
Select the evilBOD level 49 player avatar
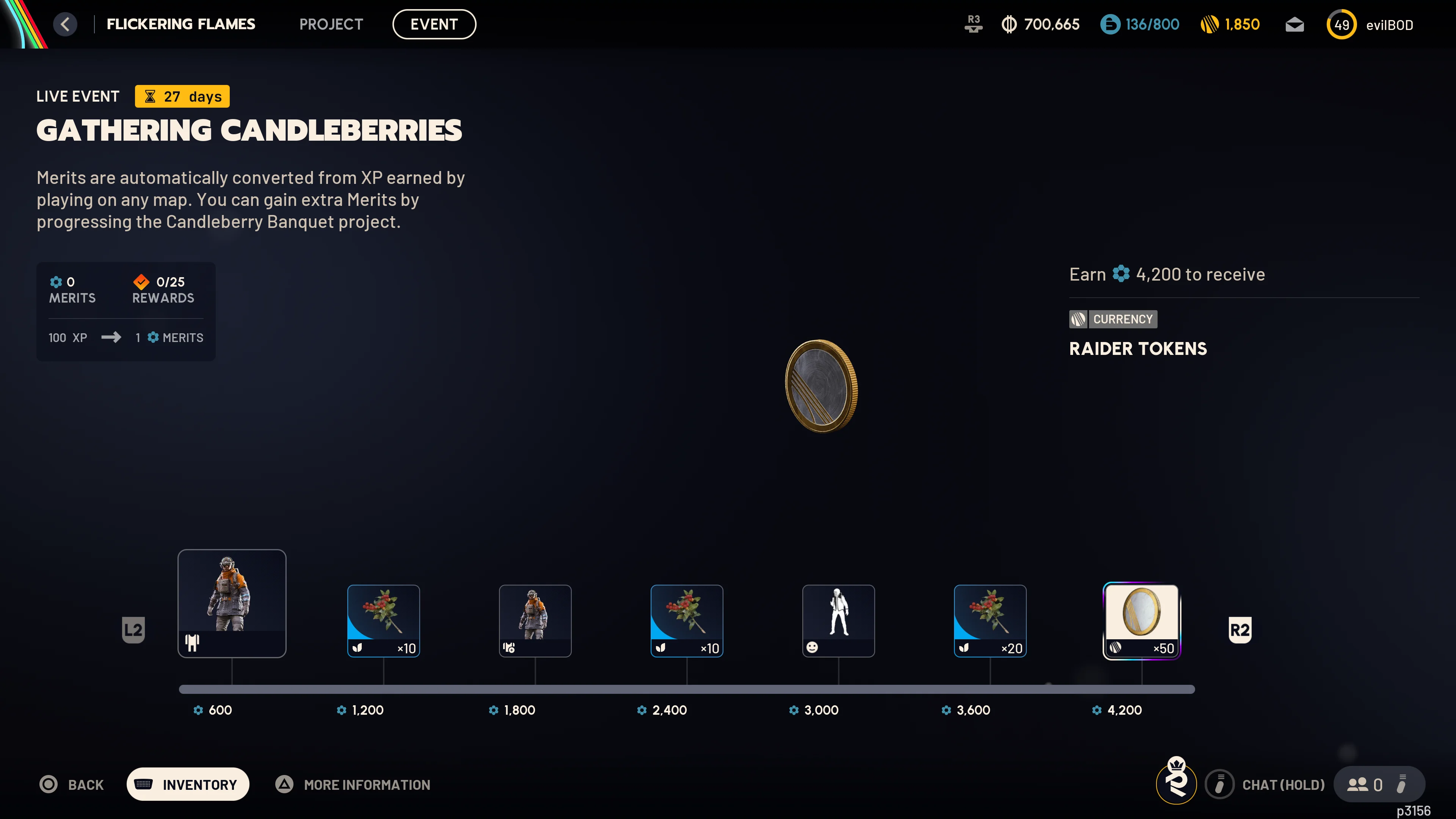(1342, 24)
